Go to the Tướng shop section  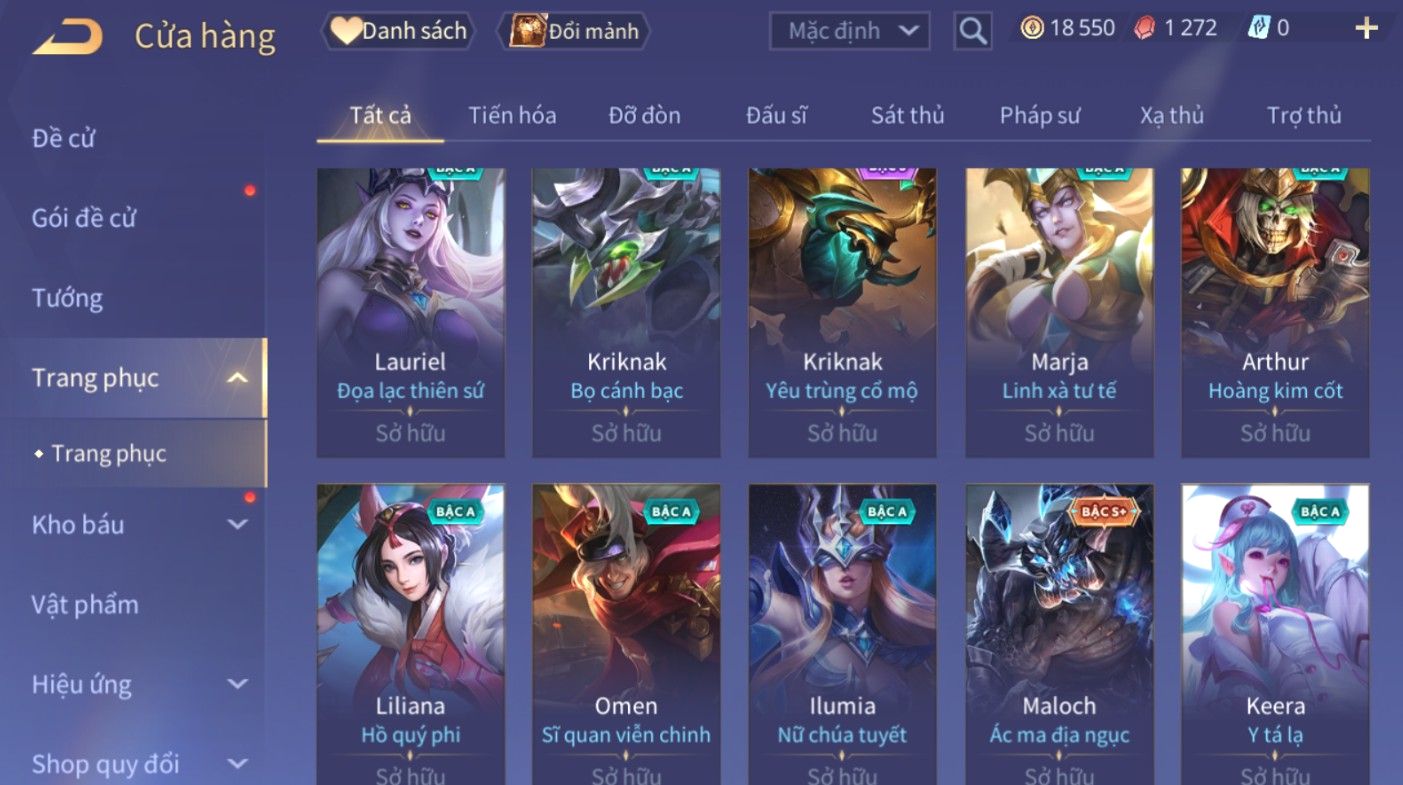[x=67, y=298]
